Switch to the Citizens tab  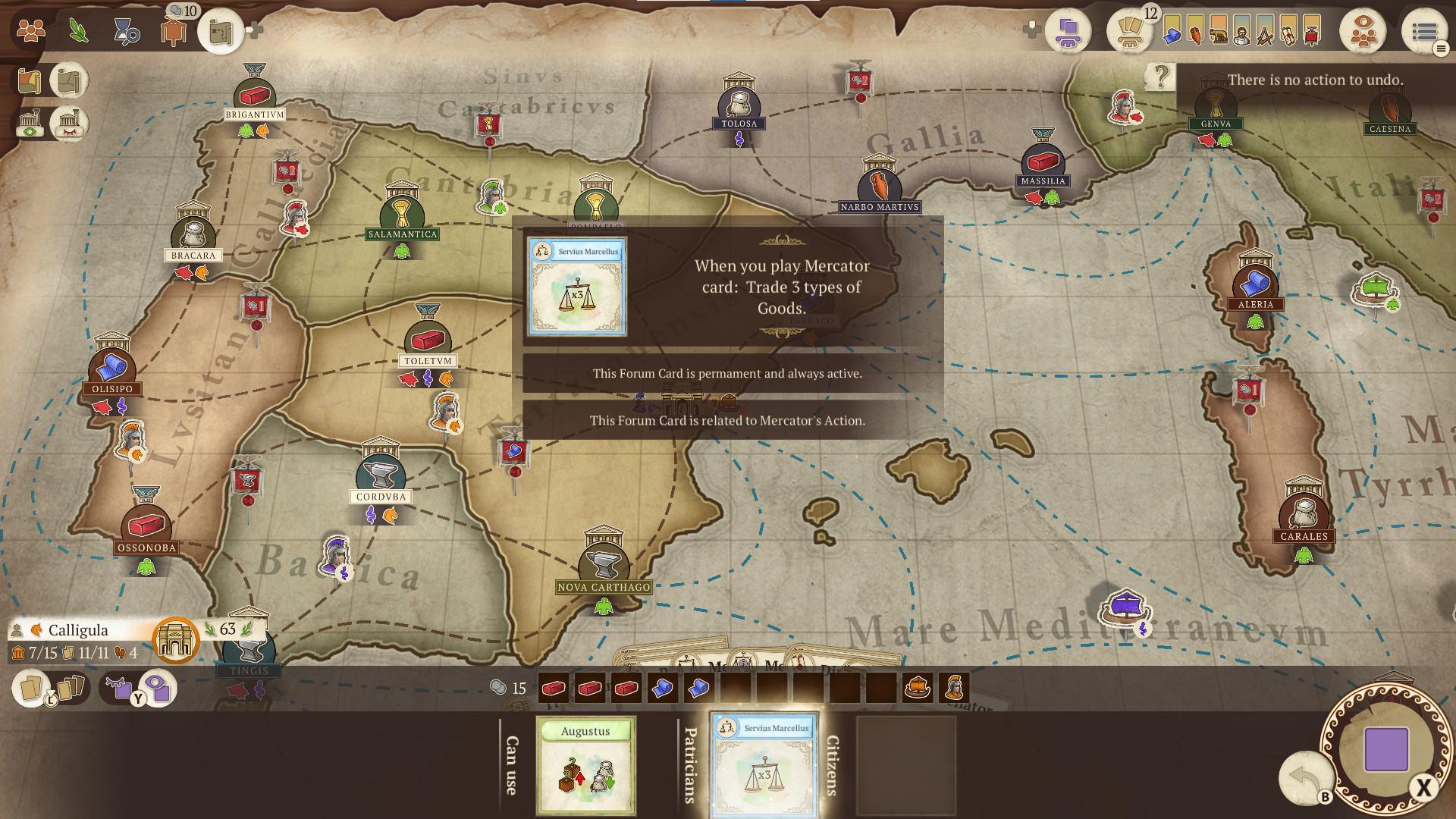833,766
